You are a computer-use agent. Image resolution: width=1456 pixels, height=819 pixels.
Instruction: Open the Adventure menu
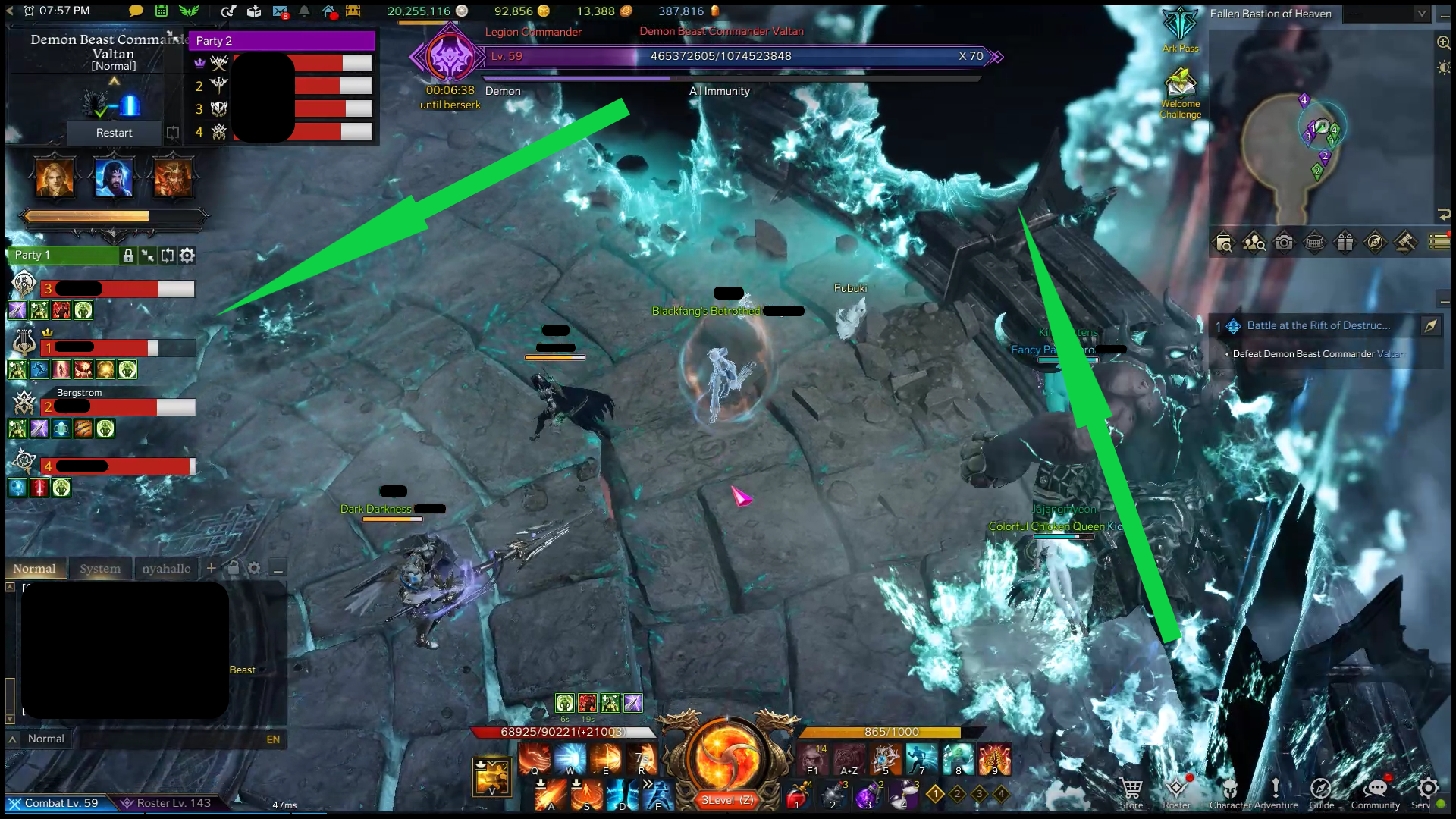pos(1276,792)
